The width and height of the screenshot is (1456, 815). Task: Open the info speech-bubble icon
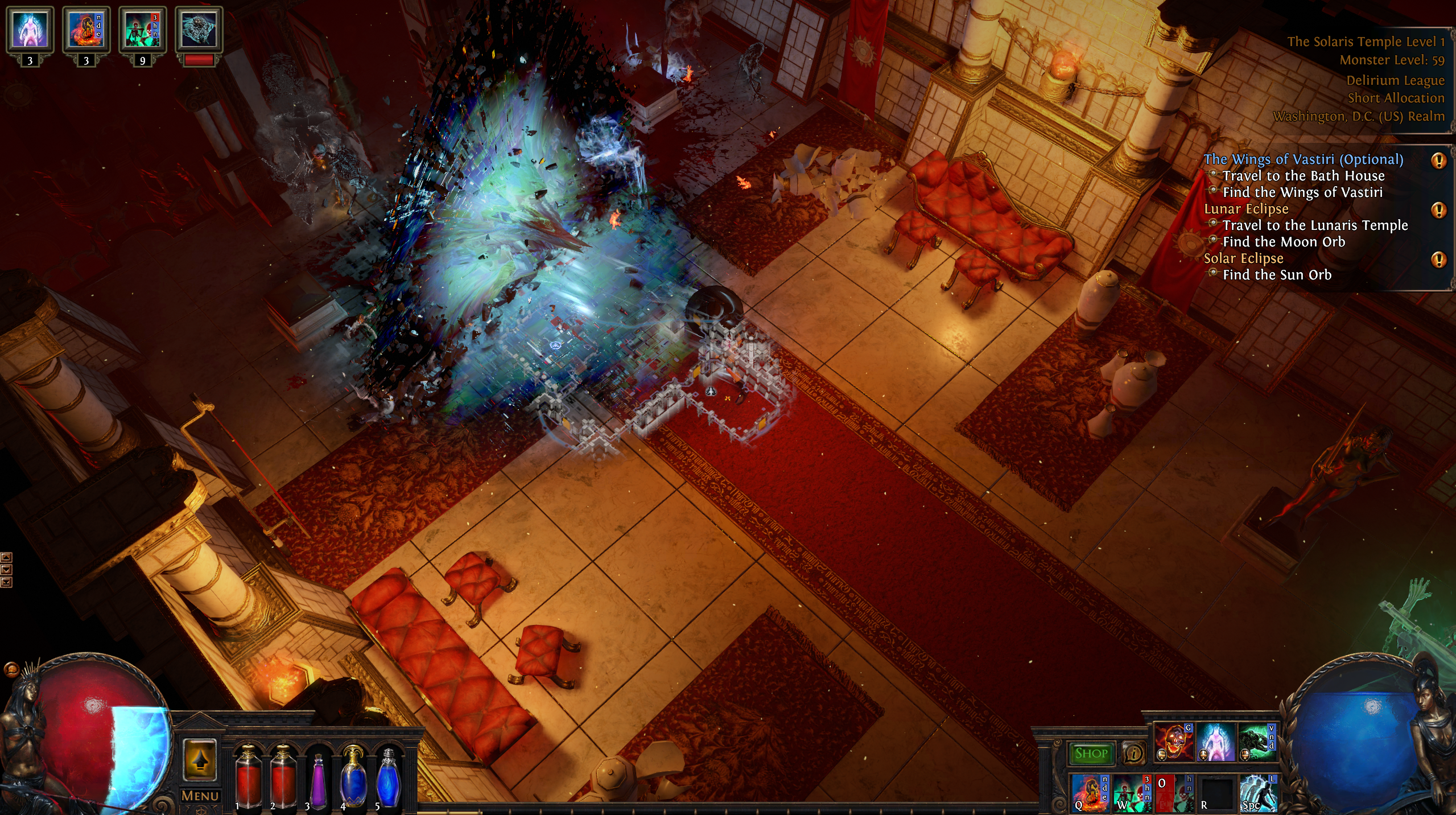pyautogui.click(x=1133, y=754)
